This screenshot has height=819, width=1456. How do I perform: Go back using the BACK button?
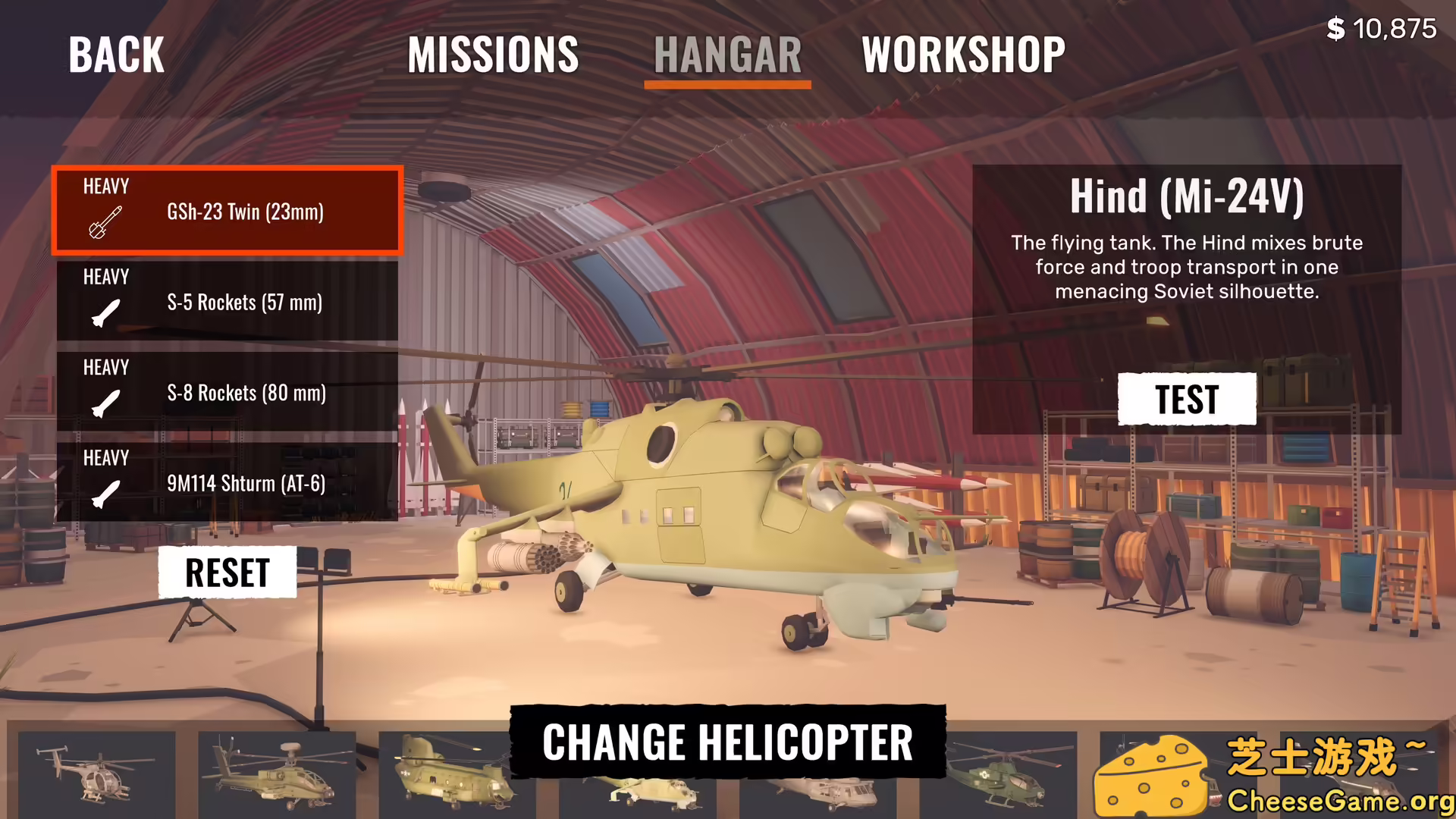click(116, 55)
